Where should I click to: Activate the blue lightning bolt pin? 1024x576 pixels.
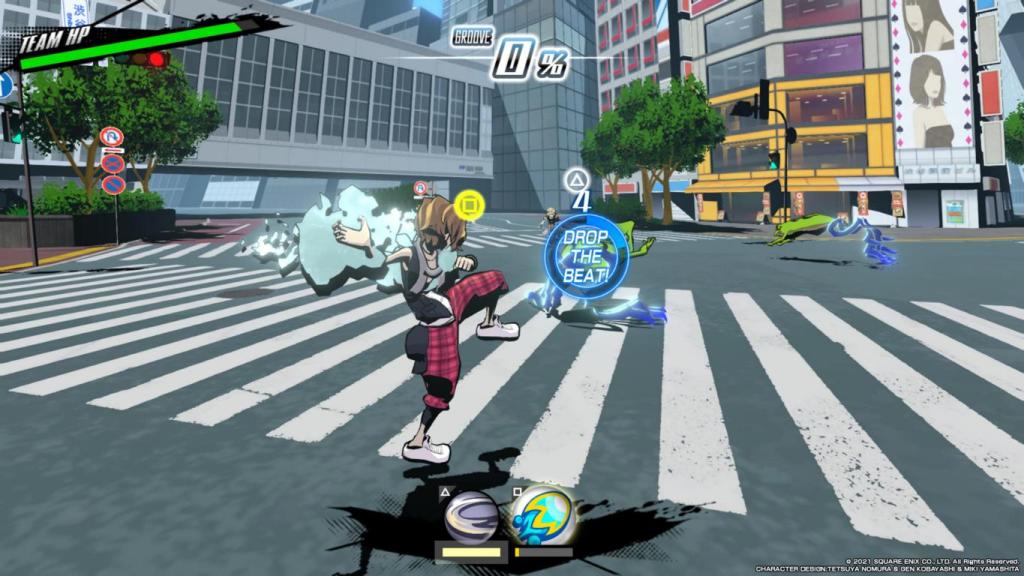pos(543,515)
